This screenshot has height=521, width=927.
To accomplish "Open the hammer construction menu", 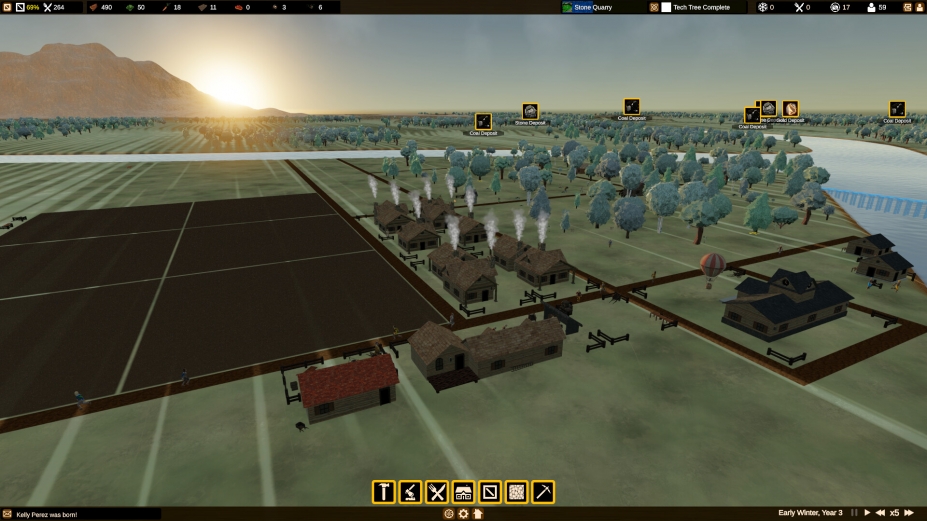I will point(383,491).
